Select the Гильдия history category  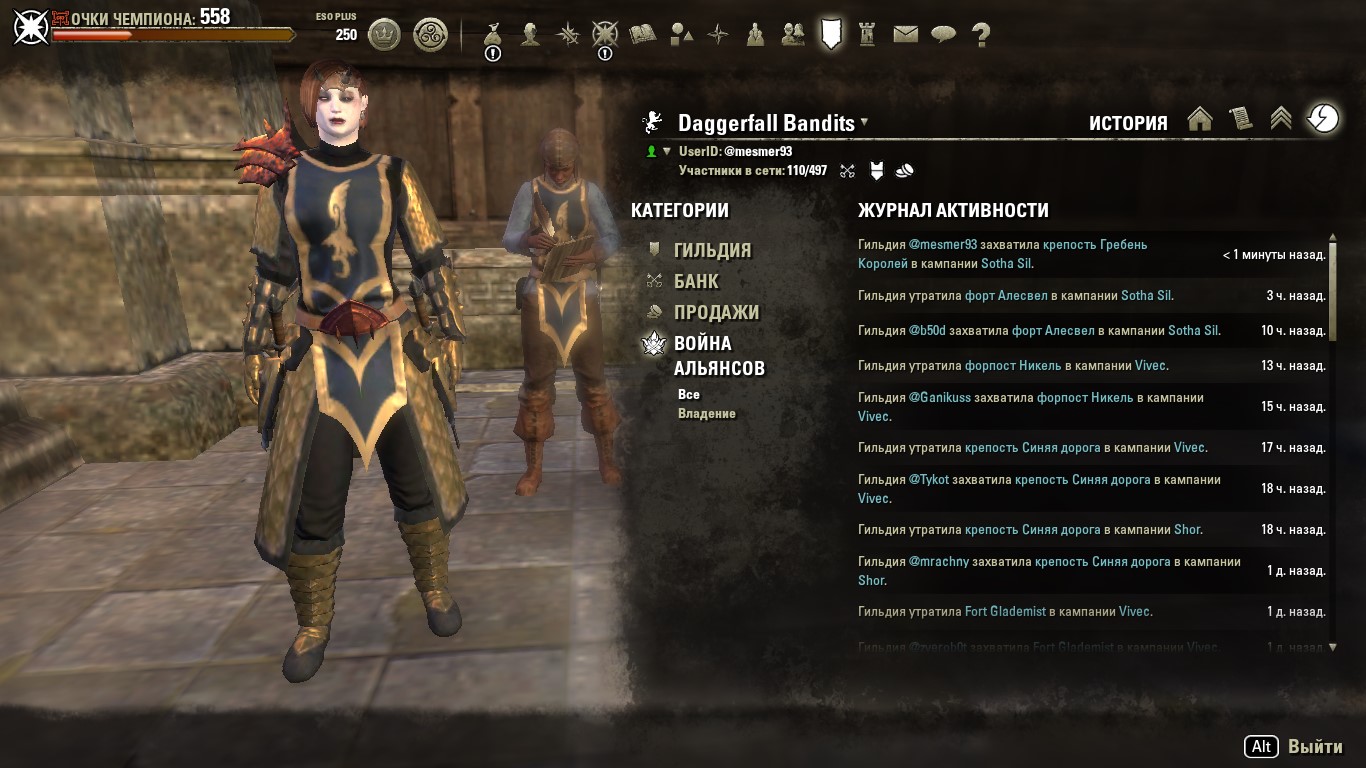pos(711,250)
